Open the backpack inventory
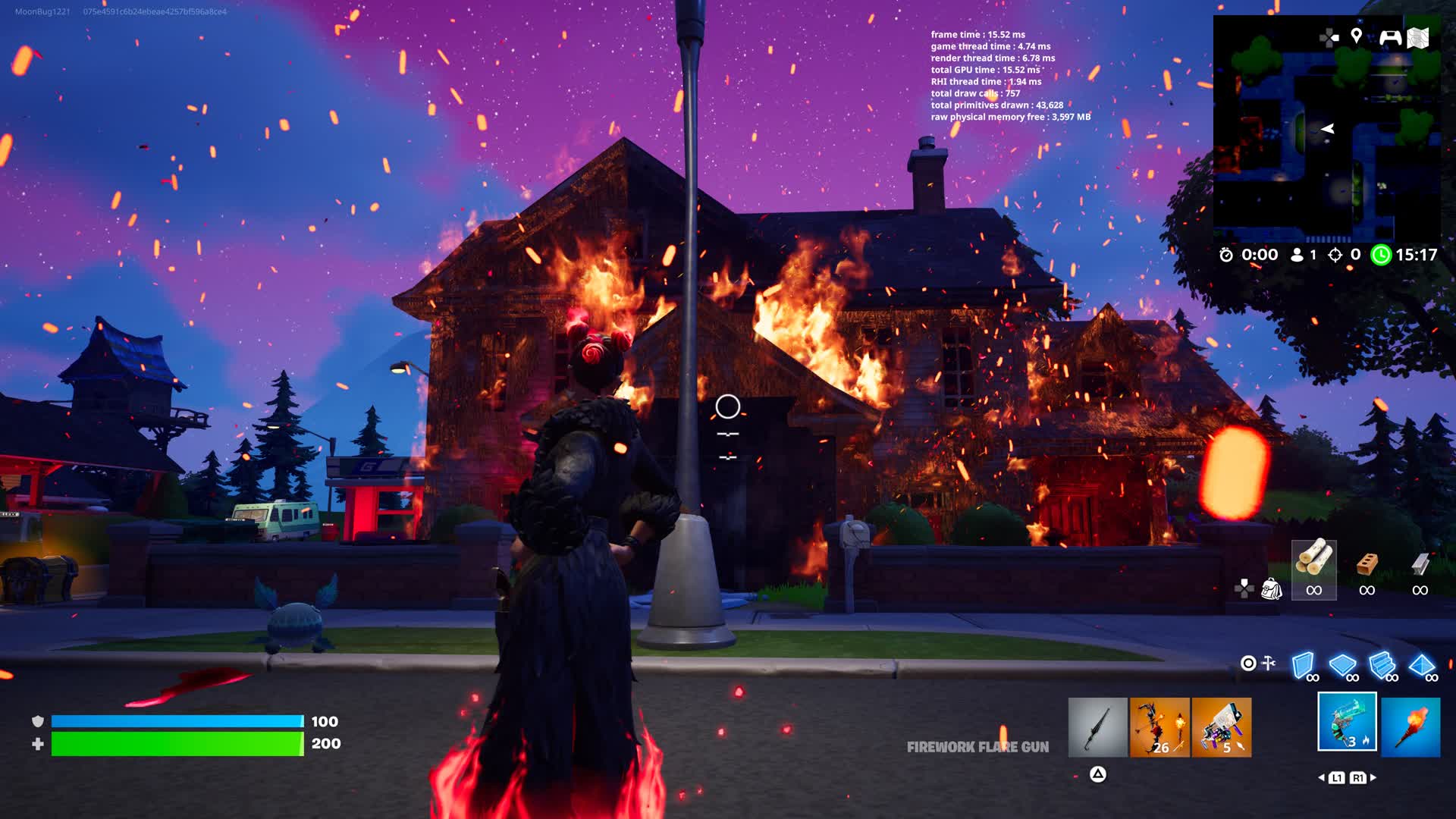The width and height of the screenshot is (1456, 819). coord(1271,588)
